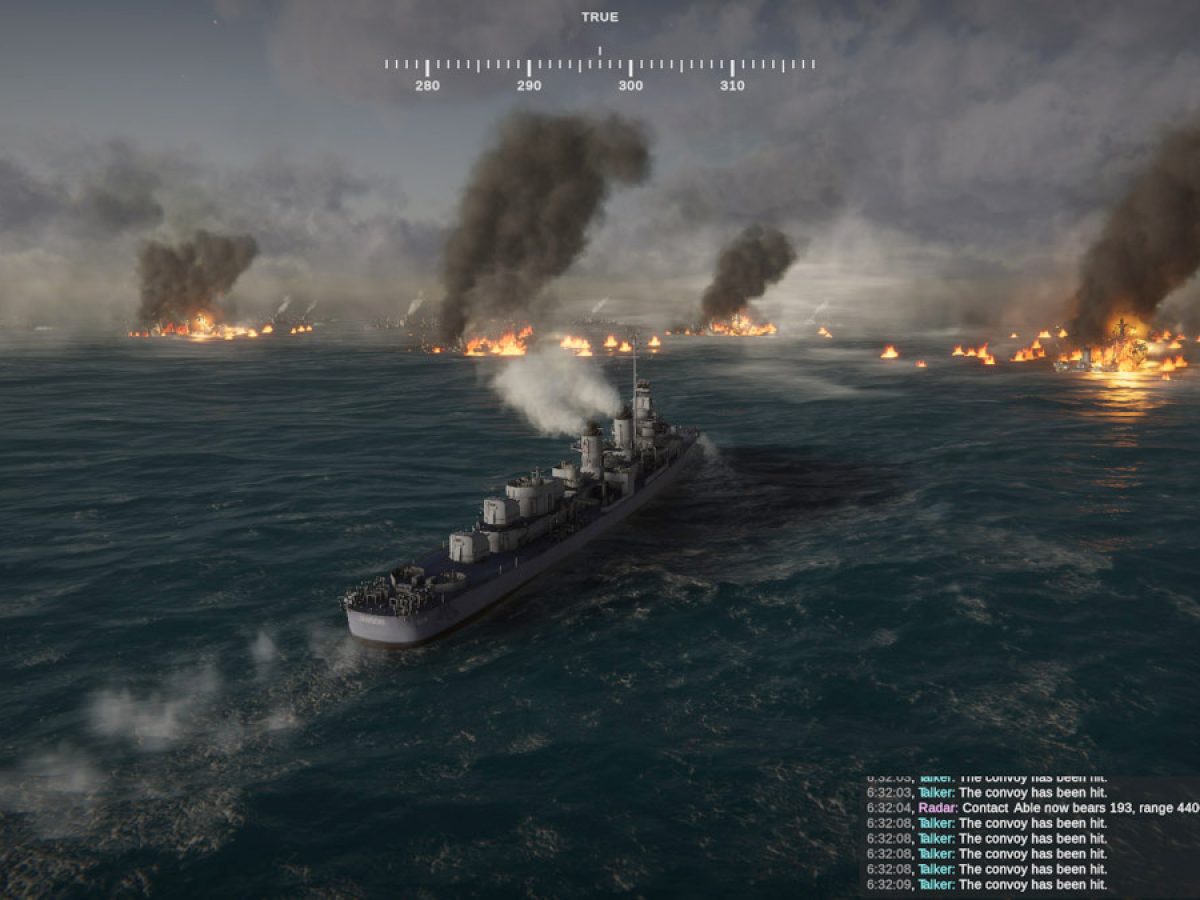
Task: Select the Radar Contact Able log message
Action: (1030, 808)
